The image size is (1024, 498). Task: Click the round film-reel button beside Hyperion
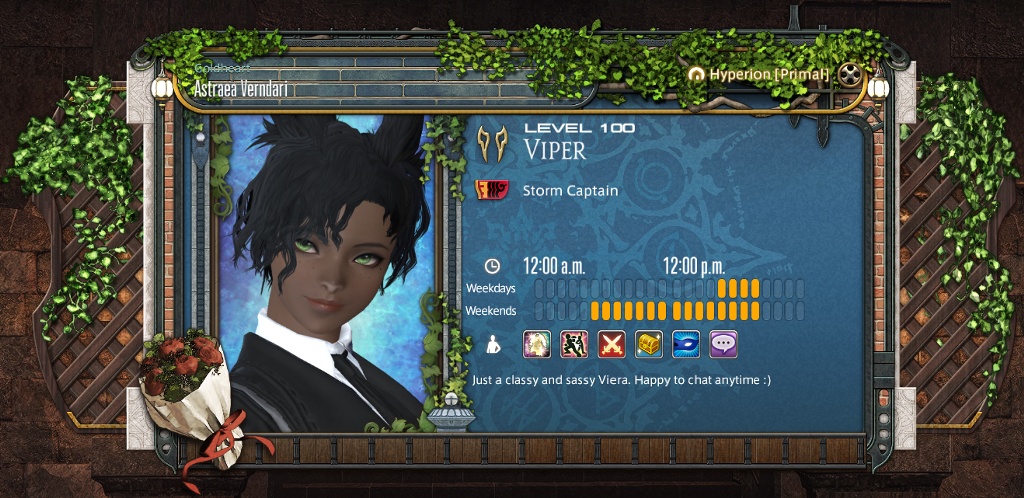[850, 74]
